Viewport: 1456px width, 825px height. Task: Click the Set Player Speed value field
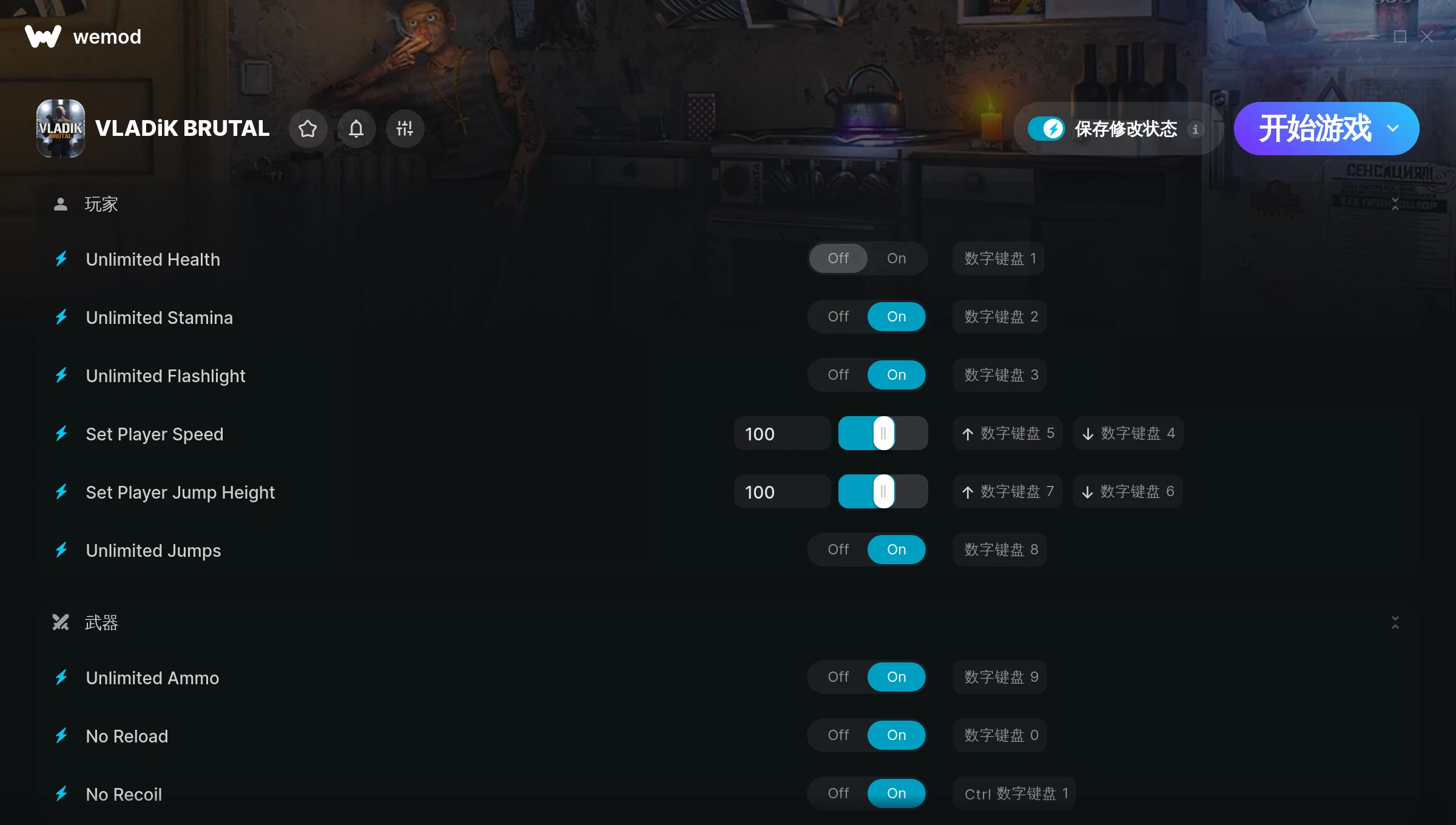pos(781,434)
